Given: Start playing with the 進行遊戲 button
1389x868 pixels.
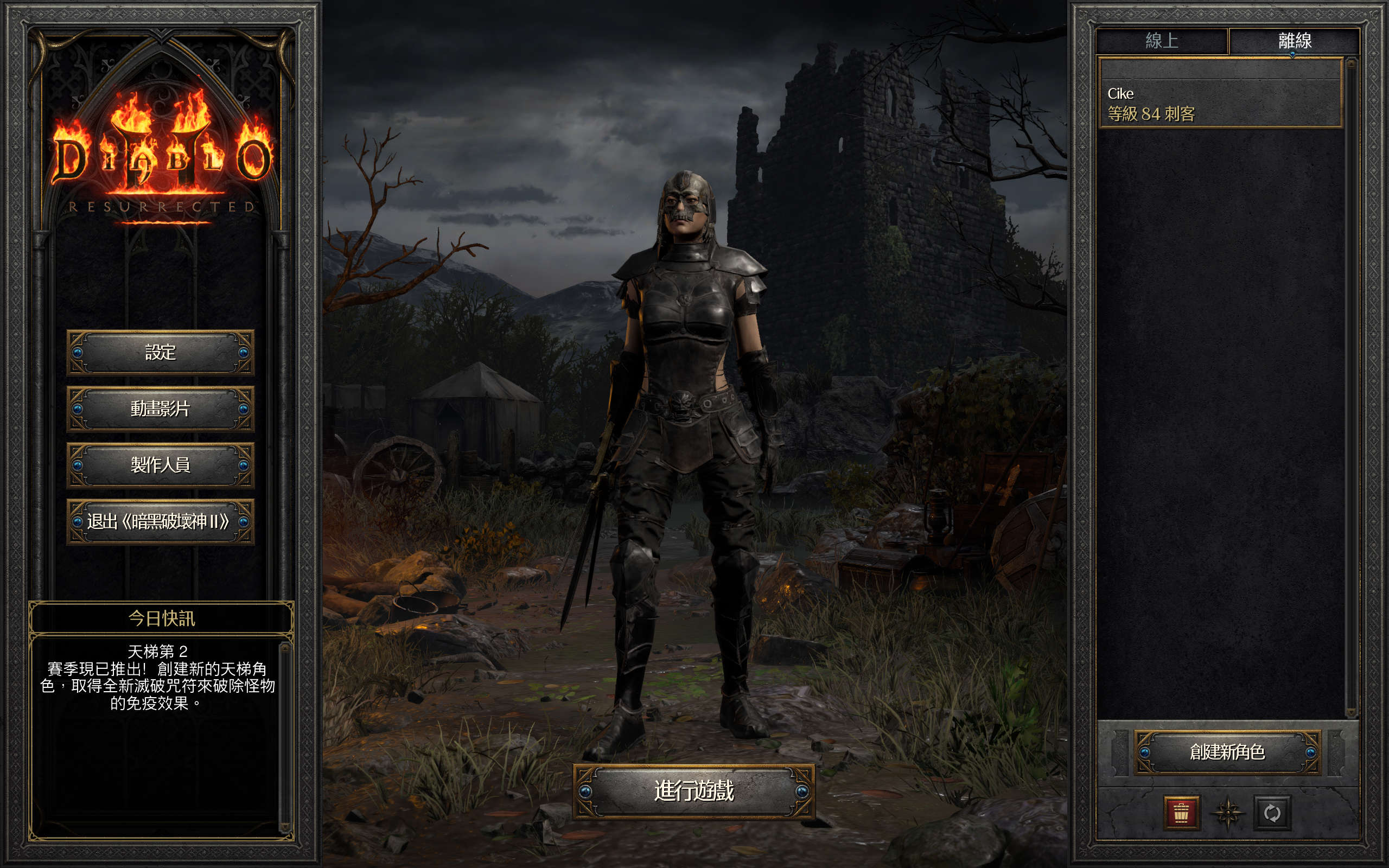Looking at the screenshot, I should click(x=693, y=791).
